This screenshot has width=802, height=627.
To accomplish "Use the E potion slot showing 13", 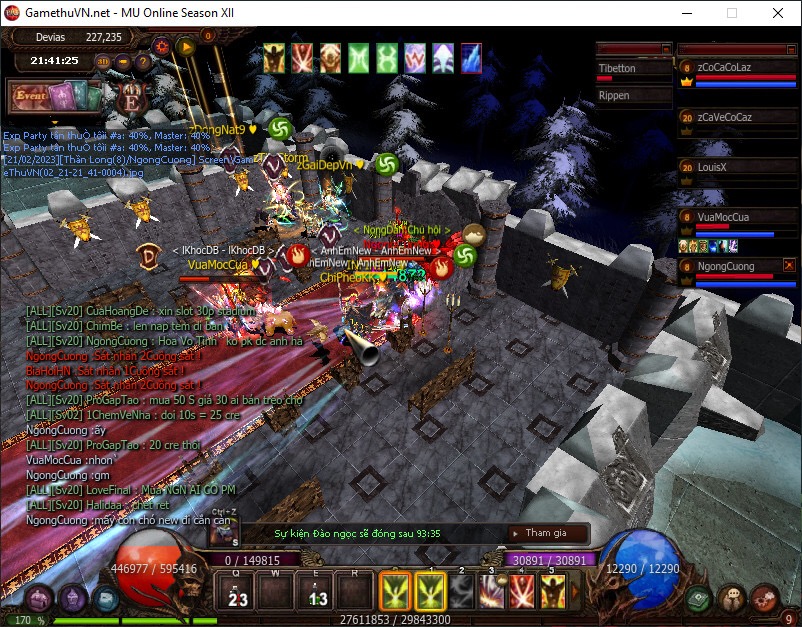I will pos(317,593).
